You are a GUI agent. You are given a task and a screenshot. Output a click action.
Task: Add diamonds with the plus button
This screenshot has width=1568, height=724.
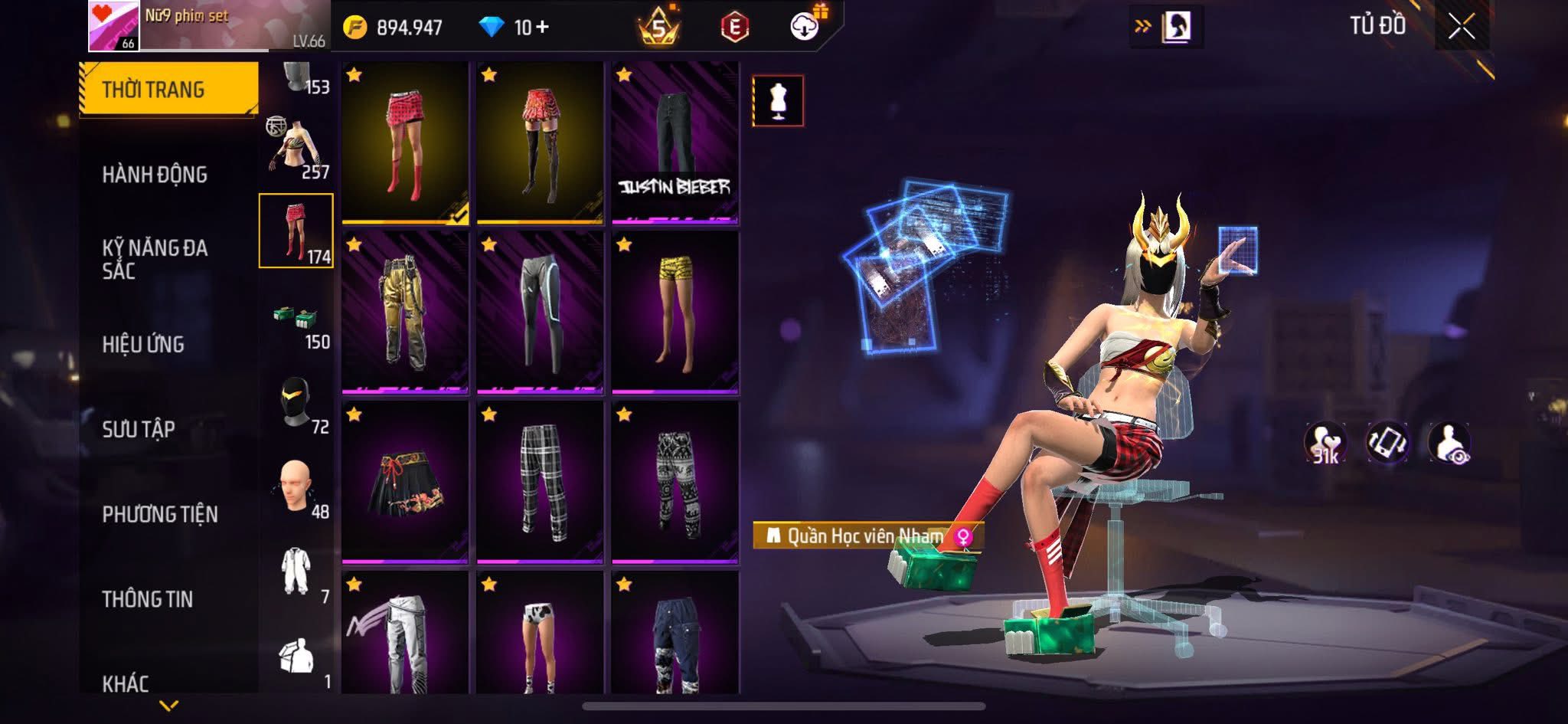tap(542, 28)
